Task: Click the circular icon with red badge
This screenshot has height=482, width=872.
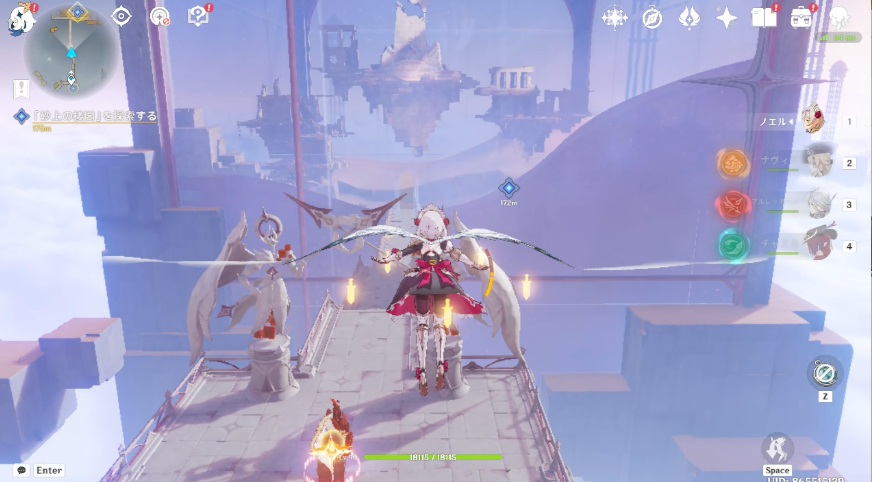Action: click(160, 16)
